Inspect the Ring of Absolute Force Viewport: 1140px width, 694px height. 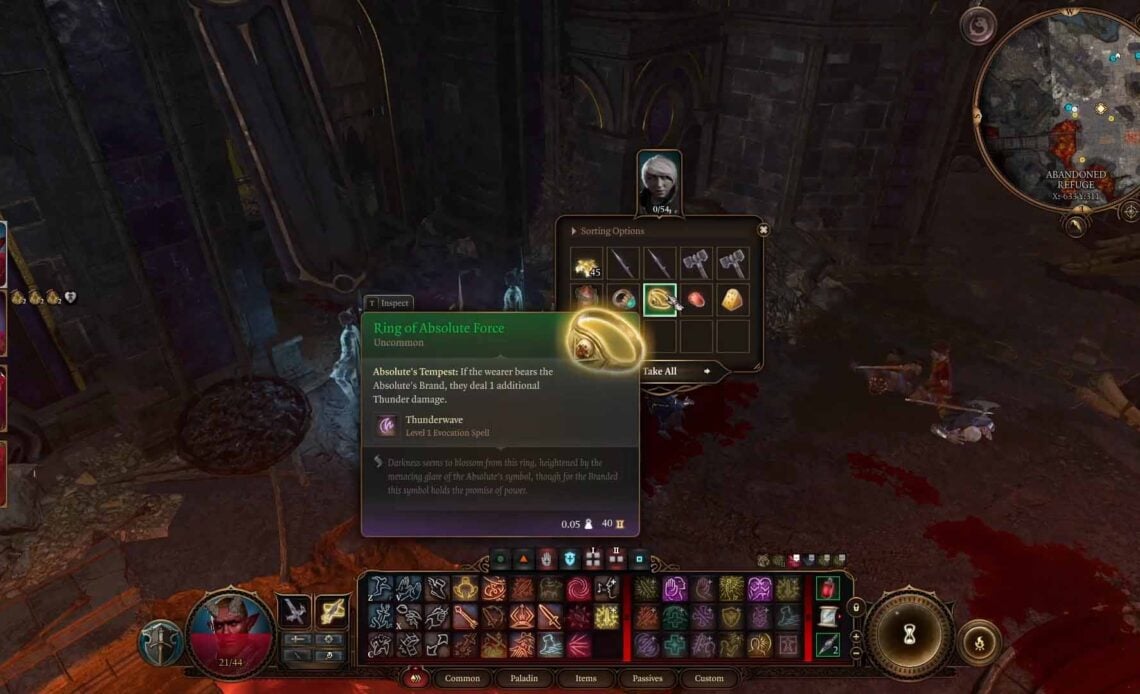[x=388, y=303]
